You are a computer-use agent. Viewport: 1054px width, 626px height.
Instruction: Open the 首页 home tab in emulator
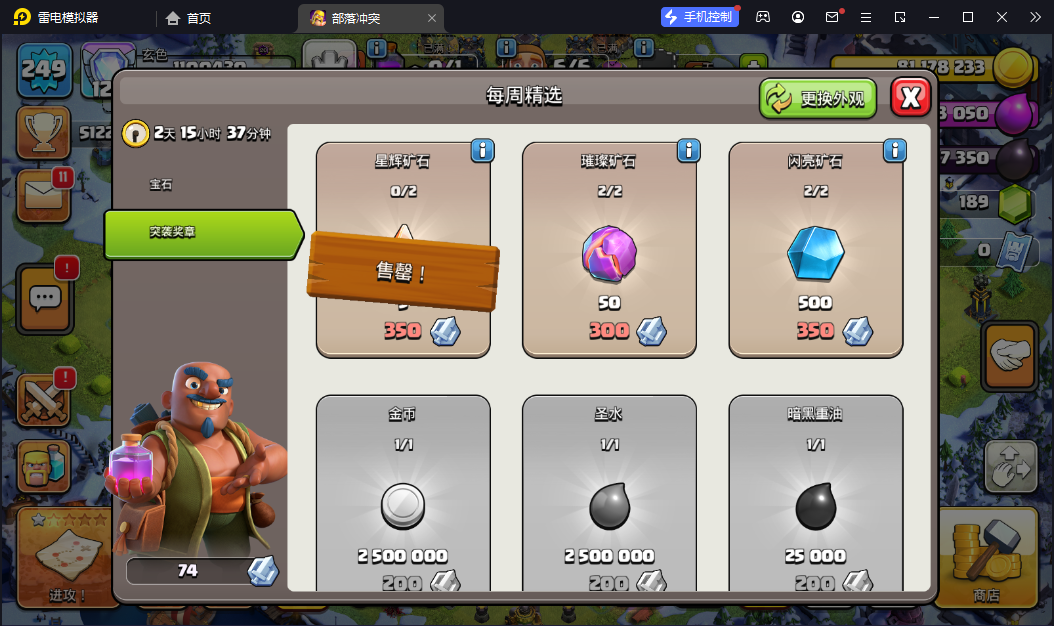189,18
